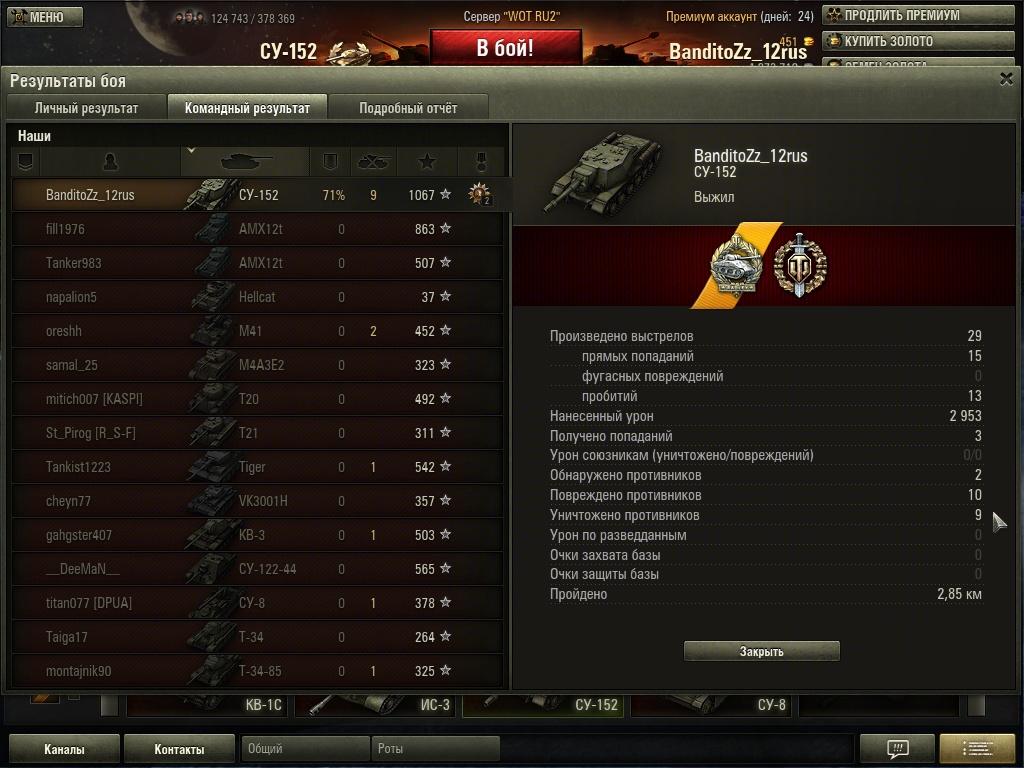This screenshot has height=768, width=1024.
Task: Switch to Личный результат tab
Action: [86, 108]
